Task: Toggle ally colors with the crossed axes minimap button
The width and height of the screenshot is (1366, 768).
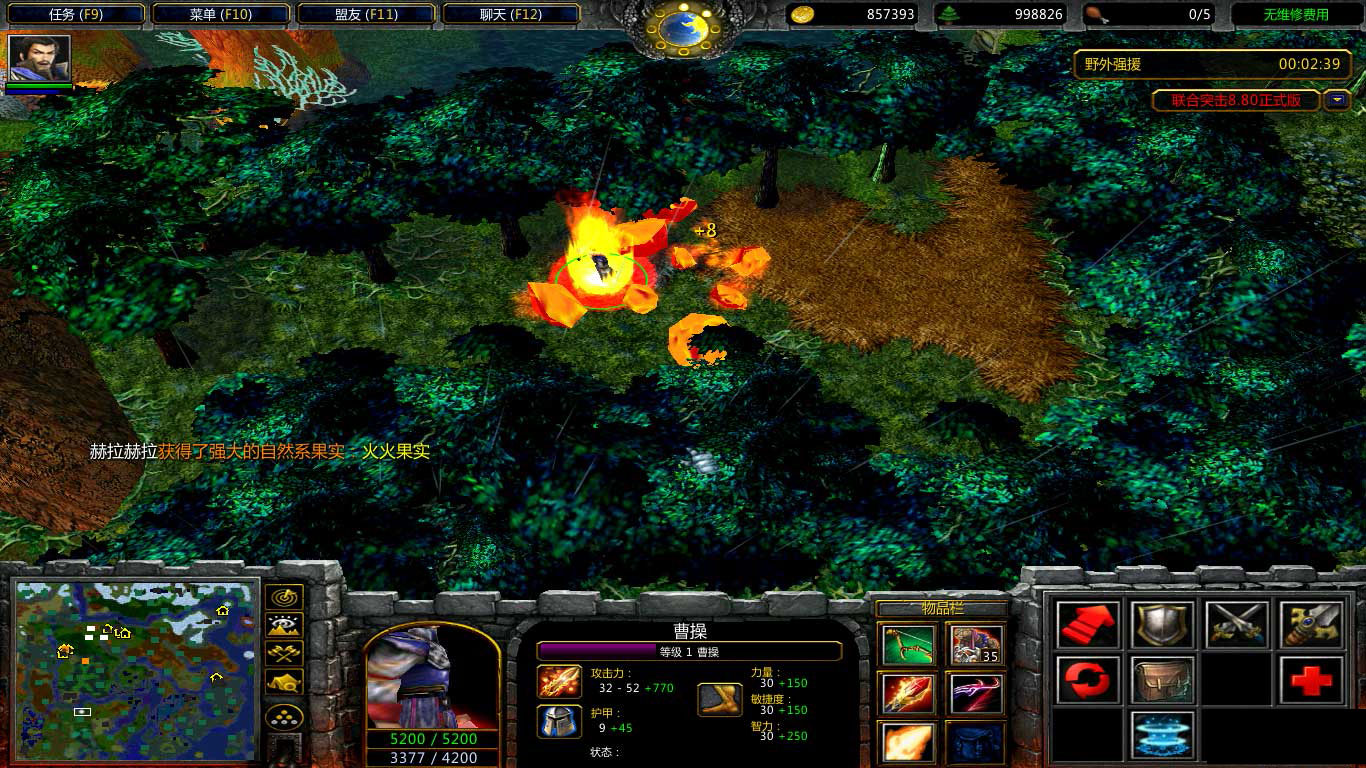Action: [283, 651]
